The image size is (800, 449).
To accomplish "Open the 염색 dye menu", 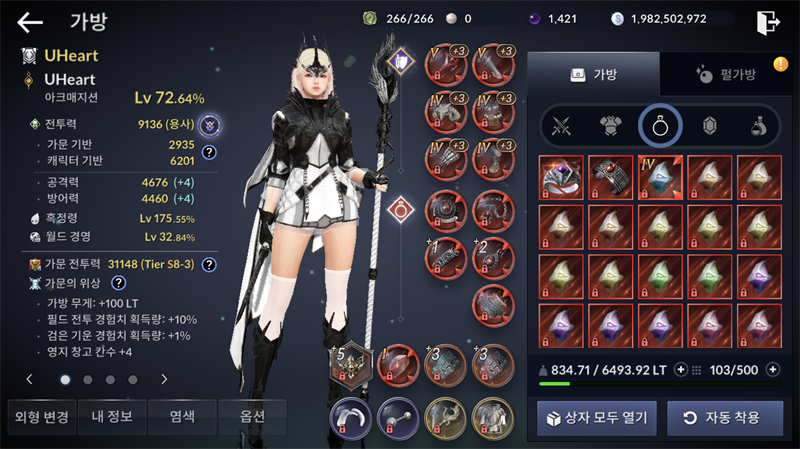I will tap(182, 417).
